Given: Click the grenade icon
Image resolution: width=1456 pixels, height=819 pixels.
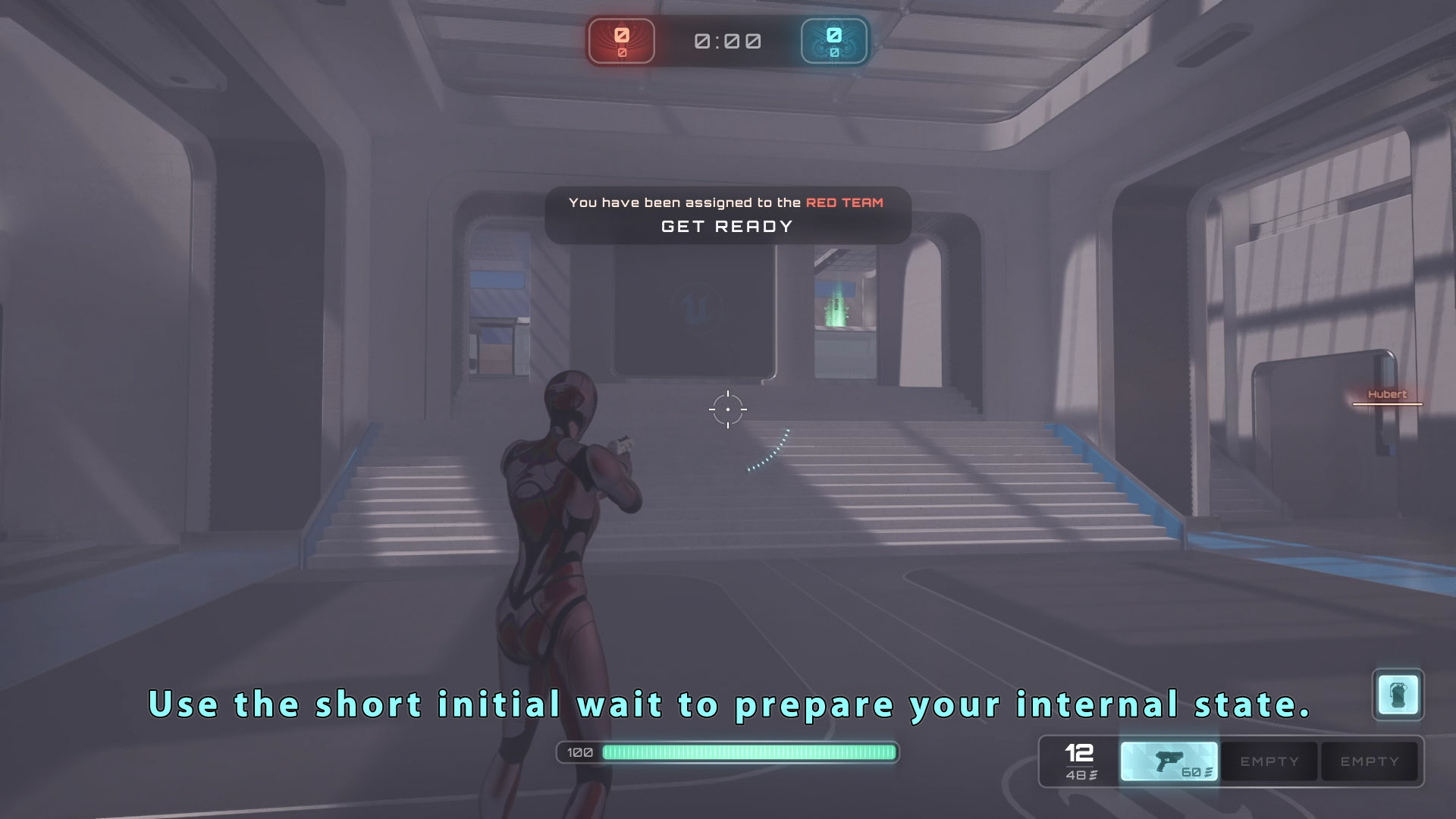Looking at the screenshot, I should coord(1398,694).
